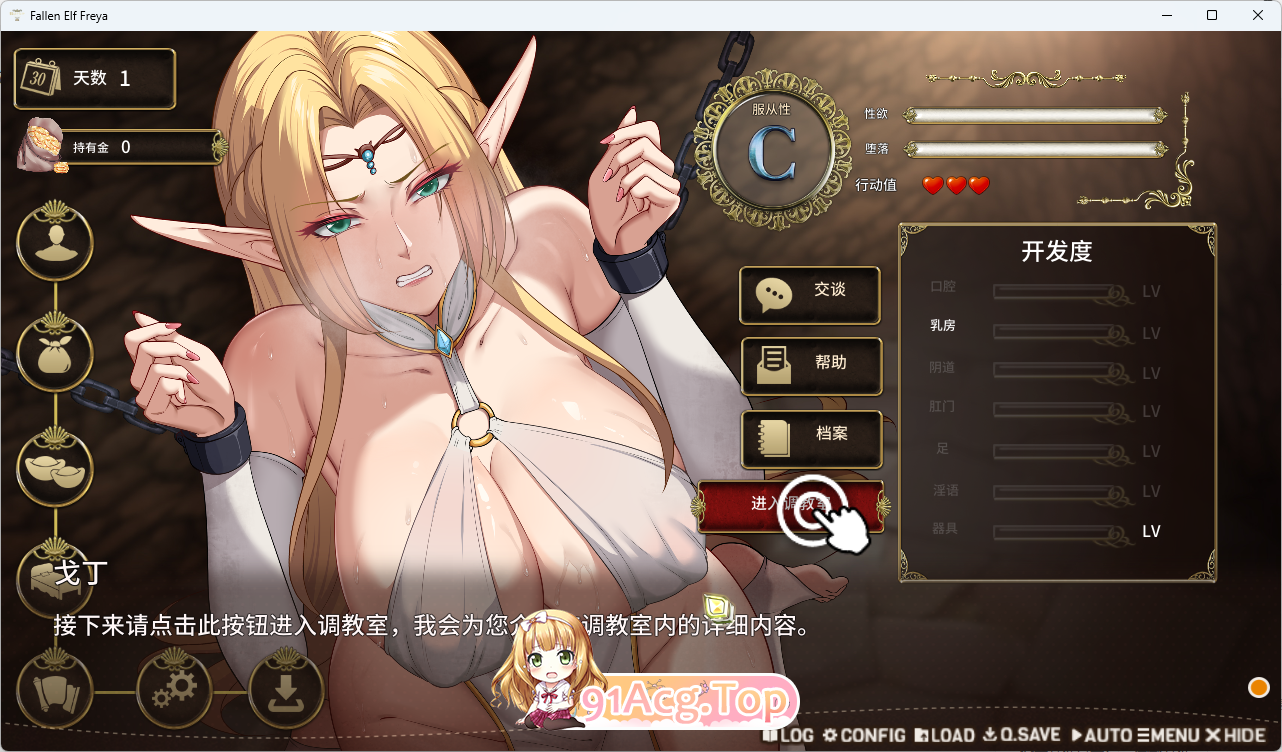Toggle AUTO reading mode
Viewport: 1282px width, 752px height.
coord(1103,735)
